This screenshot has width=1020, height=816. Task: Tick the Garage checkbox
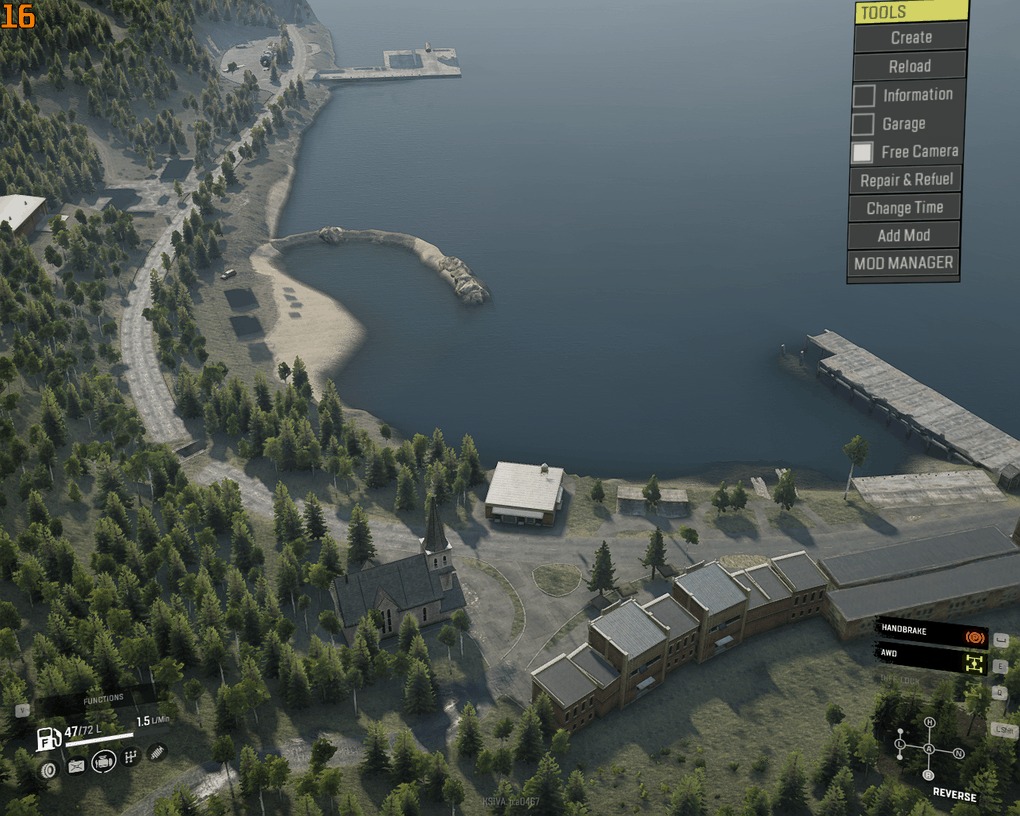pyautogui.click(x=863, y=124)
